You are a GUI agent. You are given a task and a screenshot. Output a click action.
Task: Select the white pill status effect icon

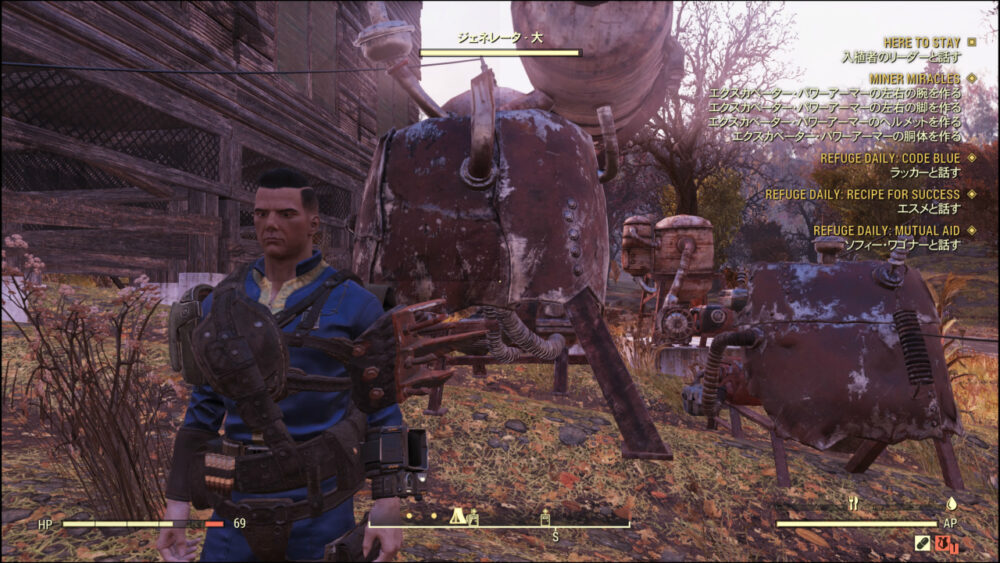924,545
